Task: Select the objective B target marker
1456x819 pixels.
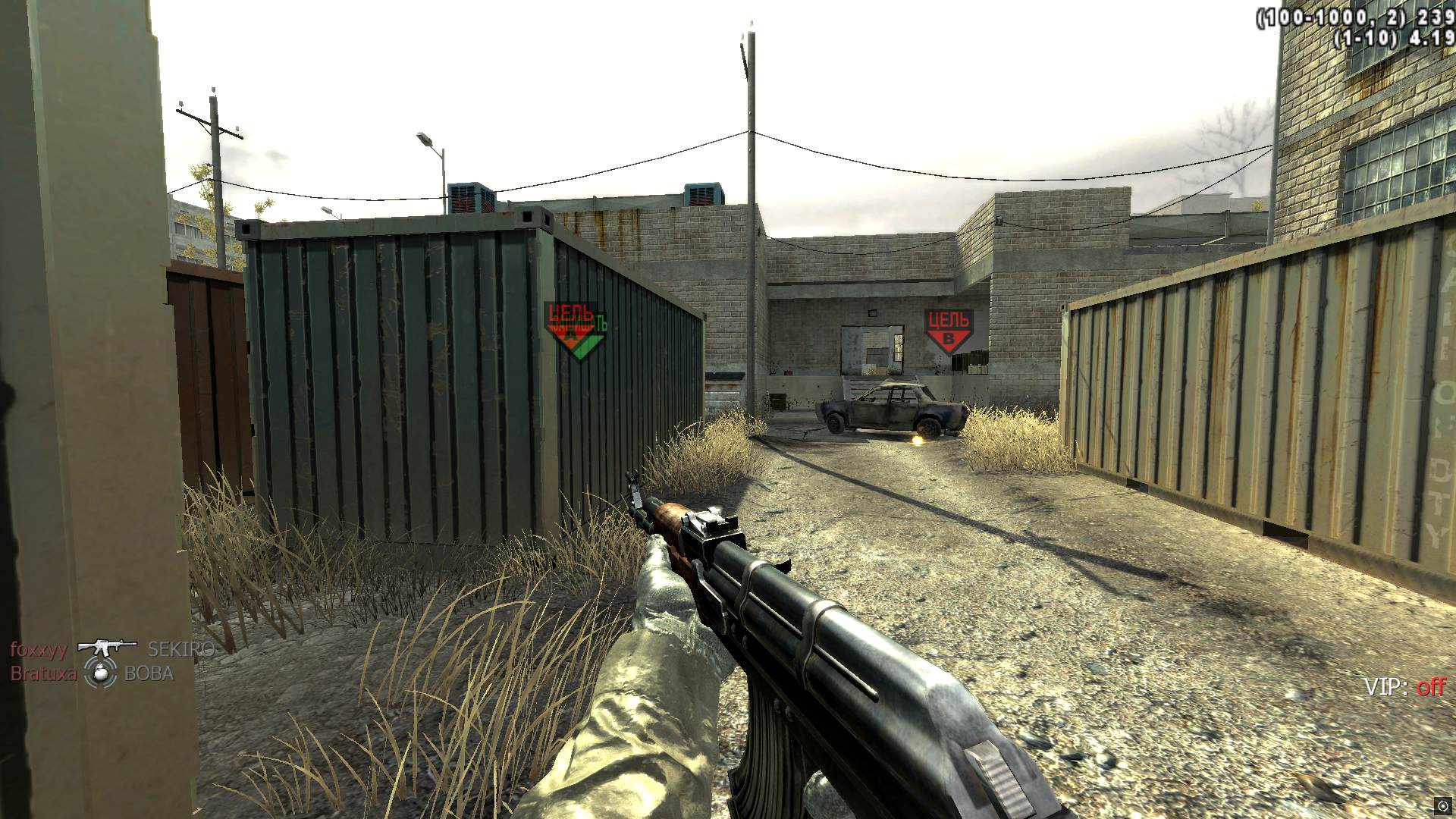Action: 948,331
